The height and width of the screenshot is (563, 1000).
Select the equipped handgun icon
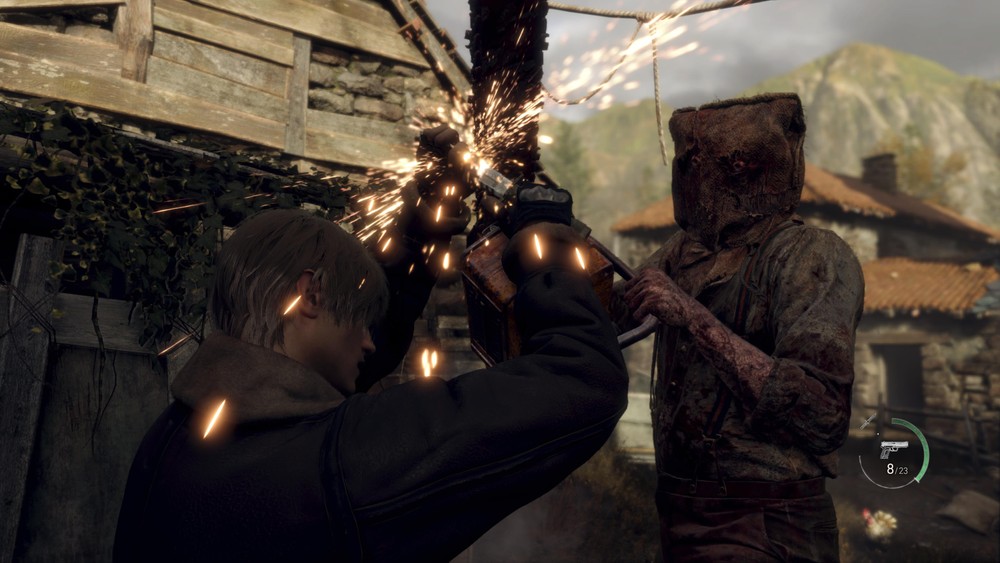click(893, 449)
